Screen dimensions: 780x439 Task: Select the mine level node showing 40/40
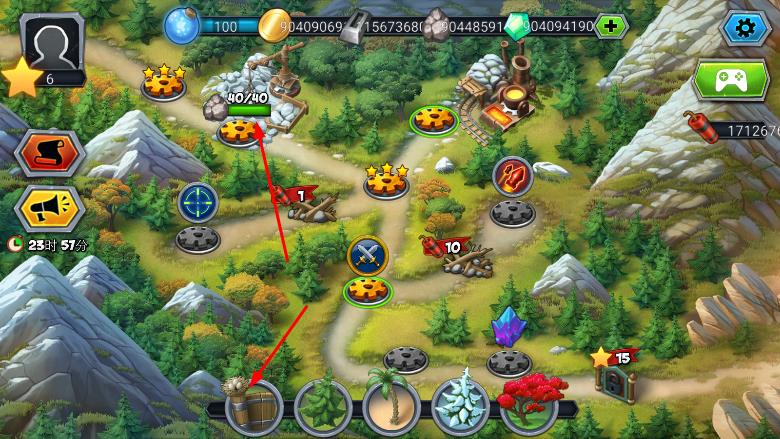[240, 129]
